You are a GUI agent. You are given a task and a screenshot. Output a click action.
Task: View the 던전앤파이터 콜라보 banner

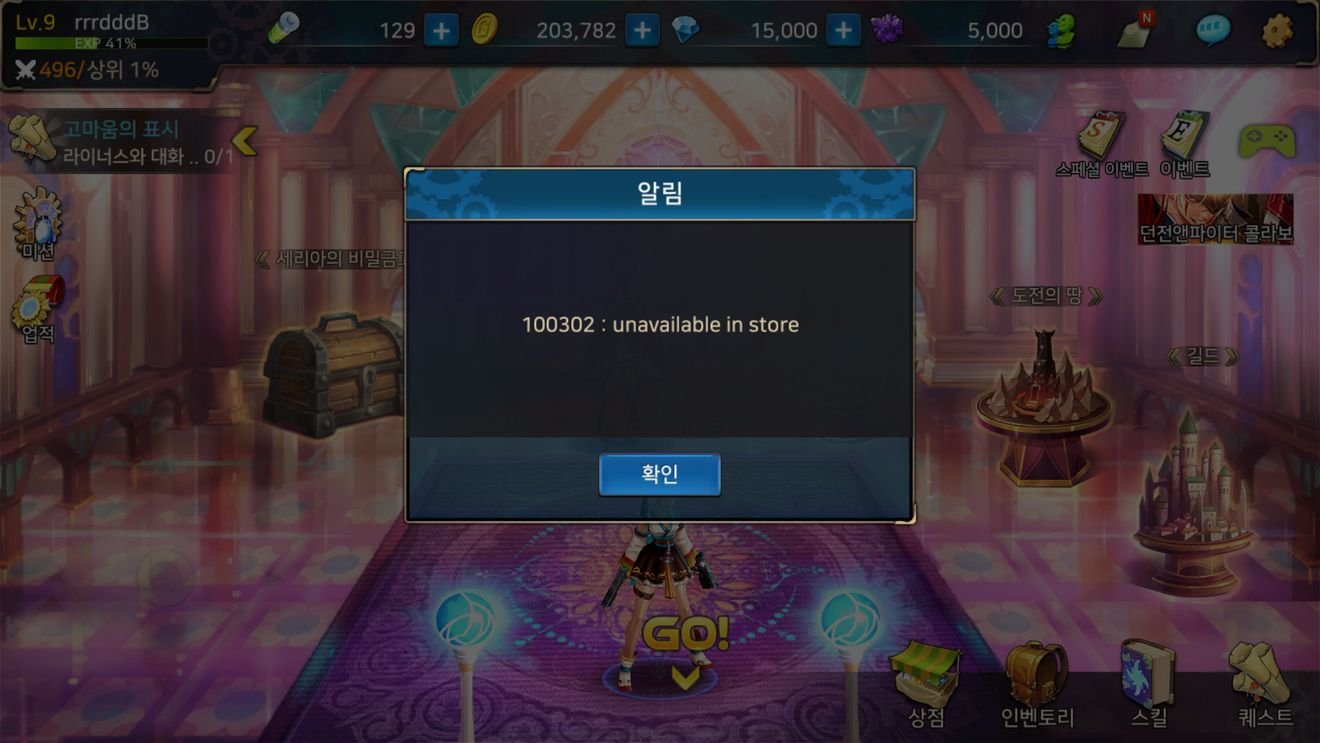click(x=1215, y=219)
